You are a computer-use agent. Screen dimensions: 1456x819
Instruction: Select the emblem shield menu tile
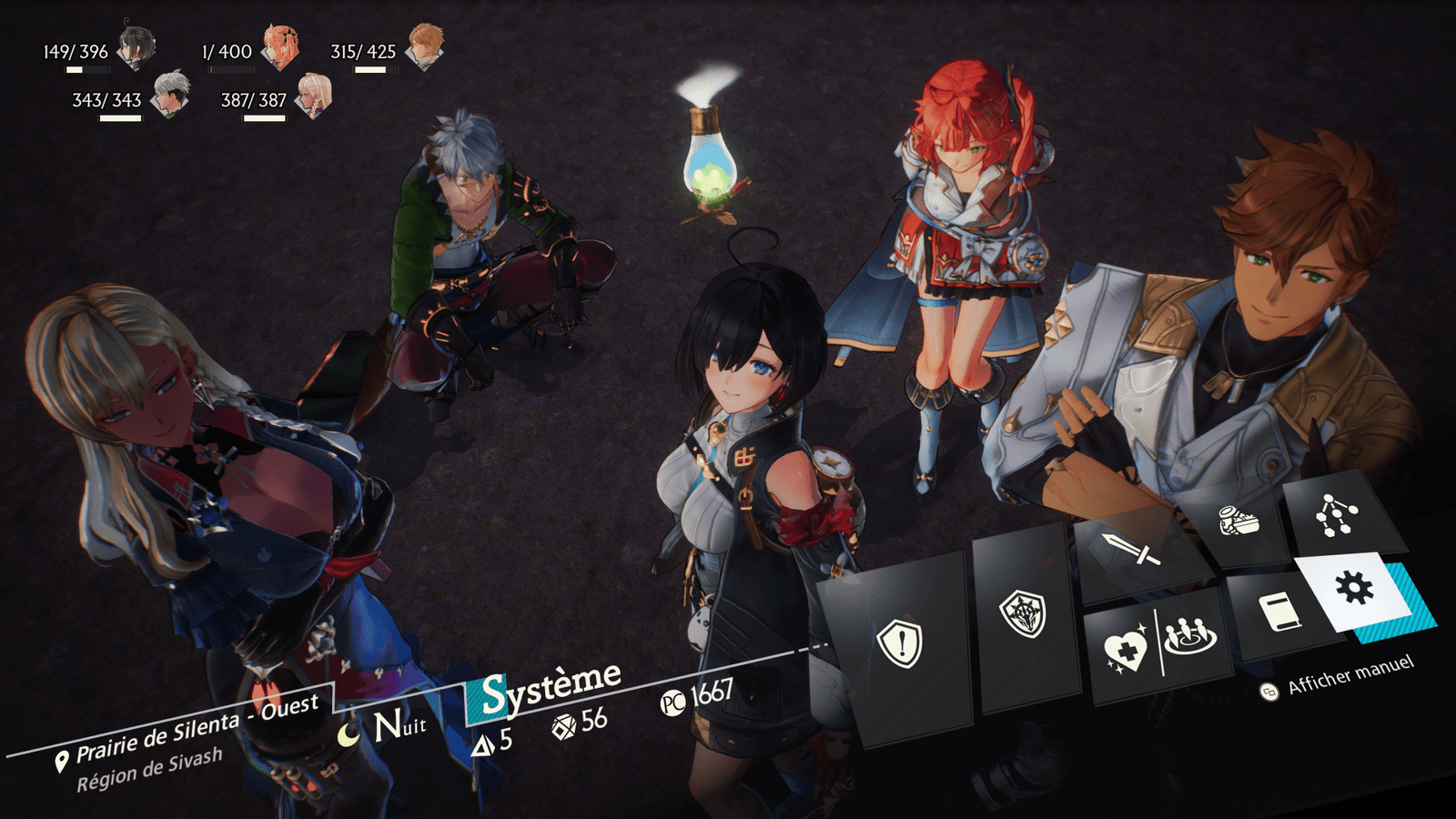(1024, 615)
